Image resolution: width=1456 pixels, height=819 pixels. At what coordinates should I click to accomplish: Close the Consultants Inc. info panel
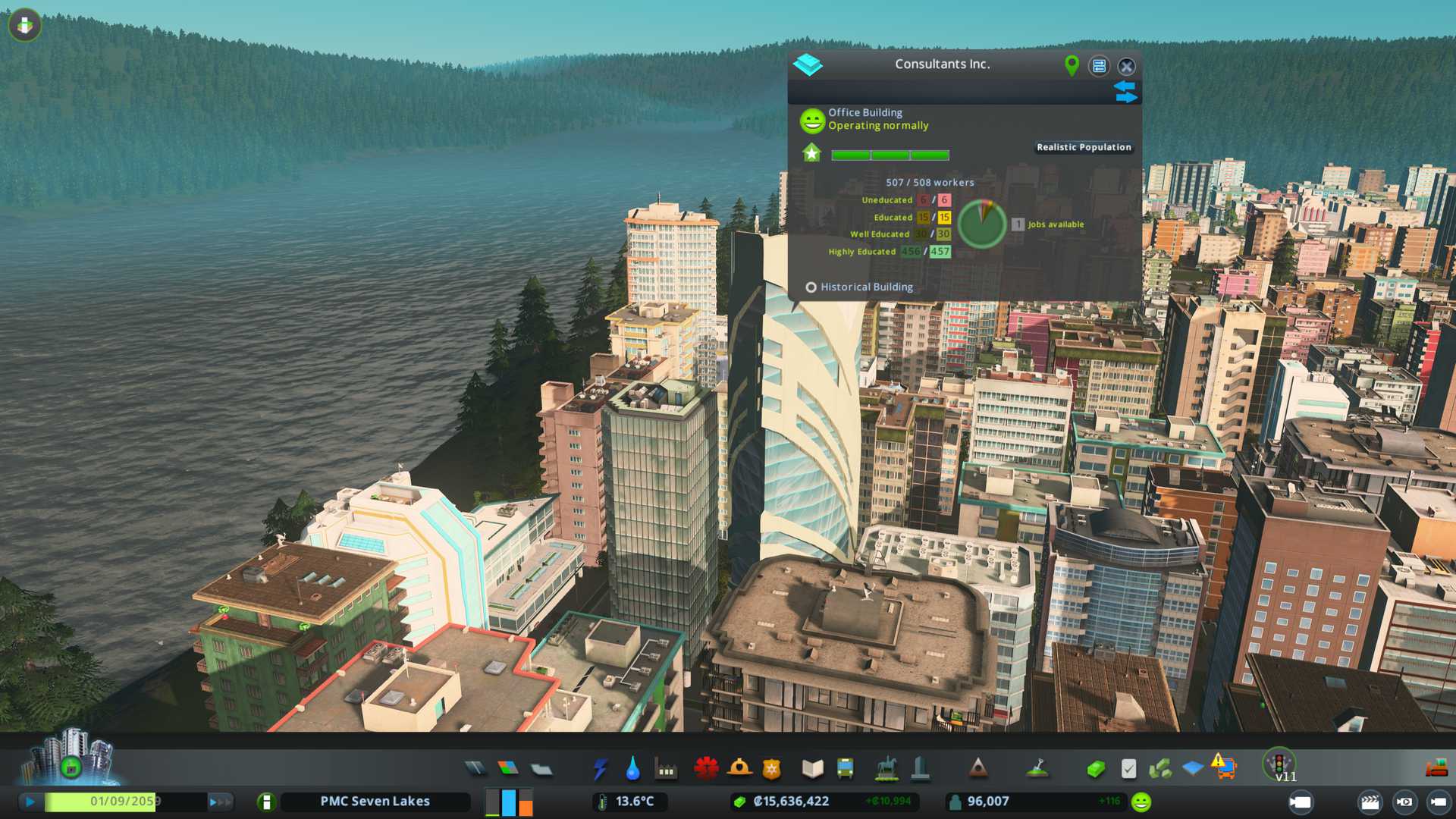pyautogui.click(x=1126, y=66)
